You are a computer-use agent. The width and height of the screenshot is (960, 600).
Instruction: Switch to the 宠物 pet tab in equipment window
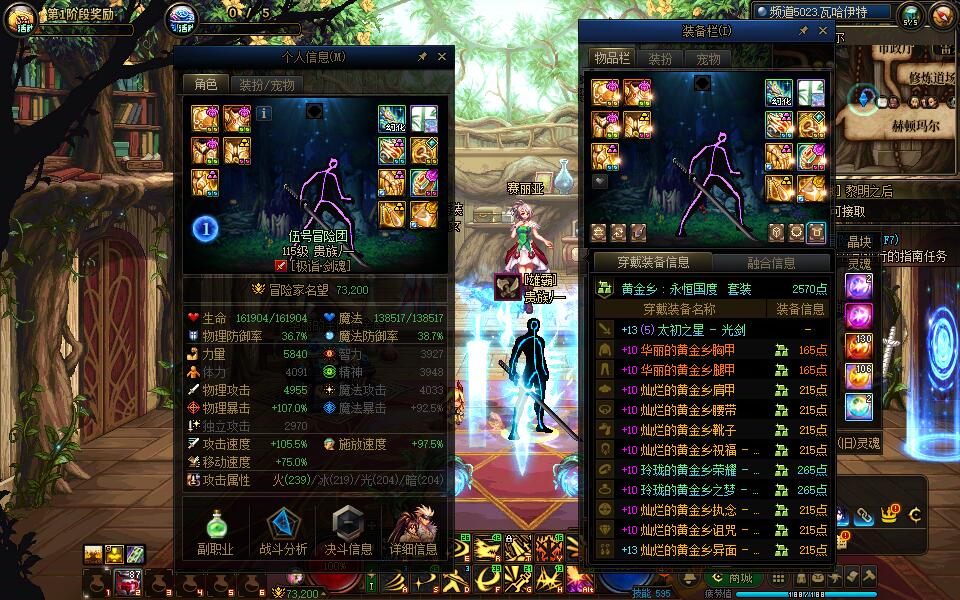[x=708, y=59]
